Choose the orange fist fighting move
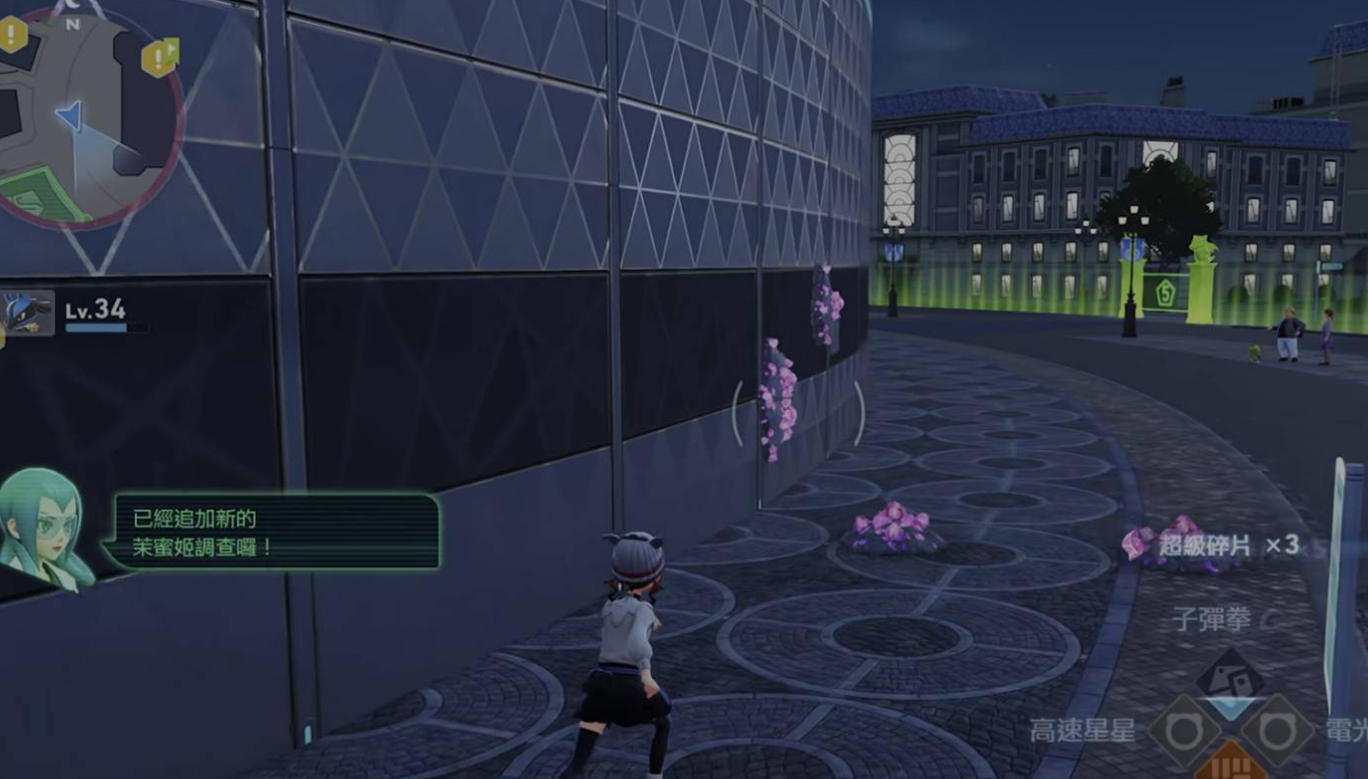Image resolution: width=1368 pixels, height=779 pixels. coord(1229,763)
